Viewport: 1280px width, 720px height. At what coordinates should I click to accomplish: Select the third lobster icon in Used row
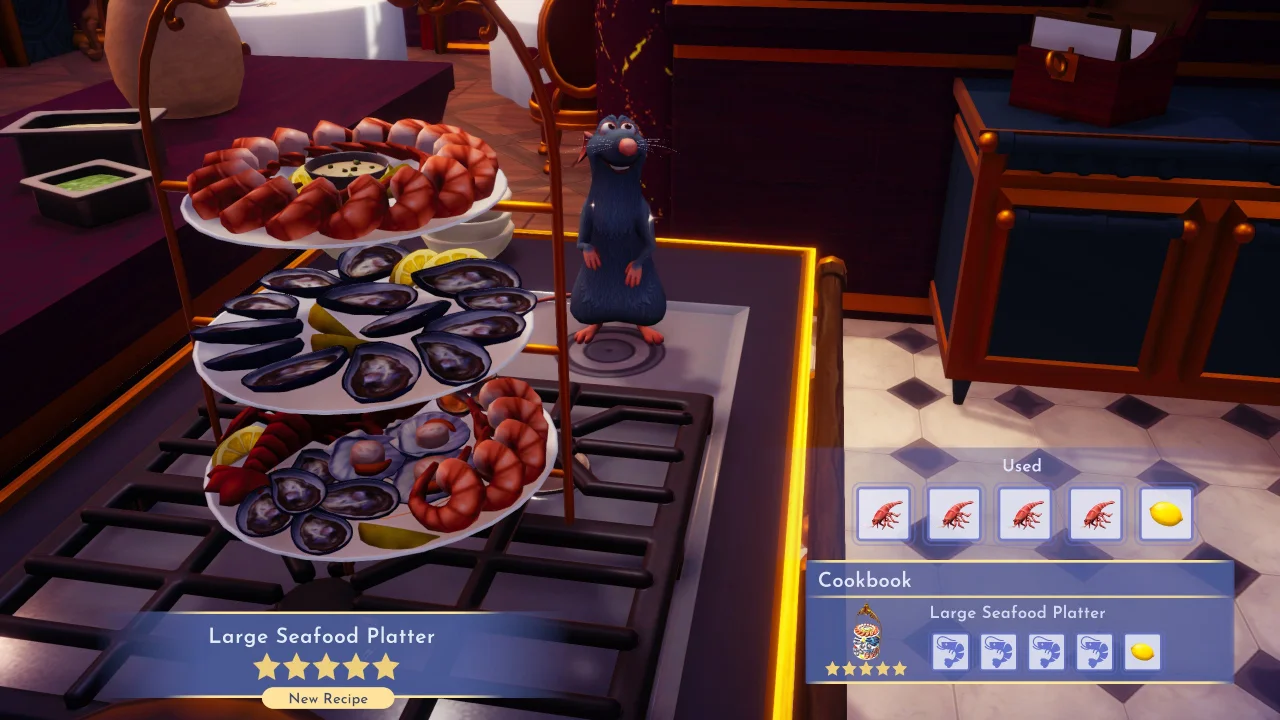pos(1025,512)
